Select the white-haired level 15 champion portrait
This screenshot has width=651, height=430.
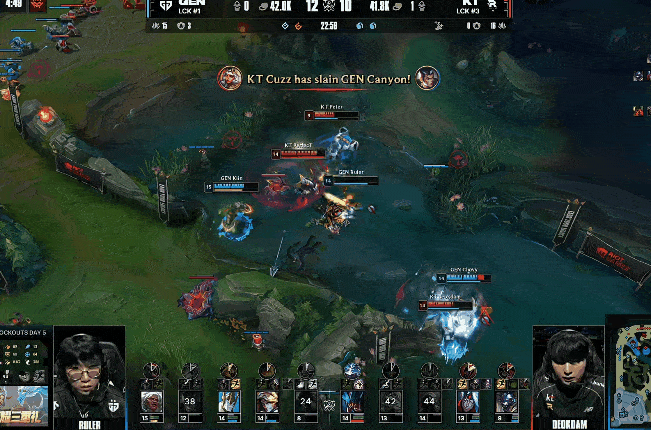point(153,401)
